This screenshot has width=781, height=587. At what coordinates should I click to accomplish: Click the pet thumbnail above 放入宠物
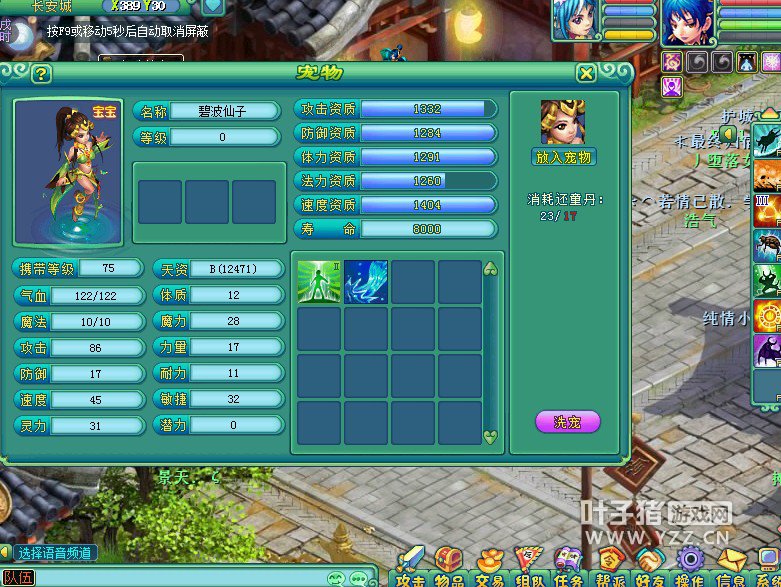[x=563, y=122]
